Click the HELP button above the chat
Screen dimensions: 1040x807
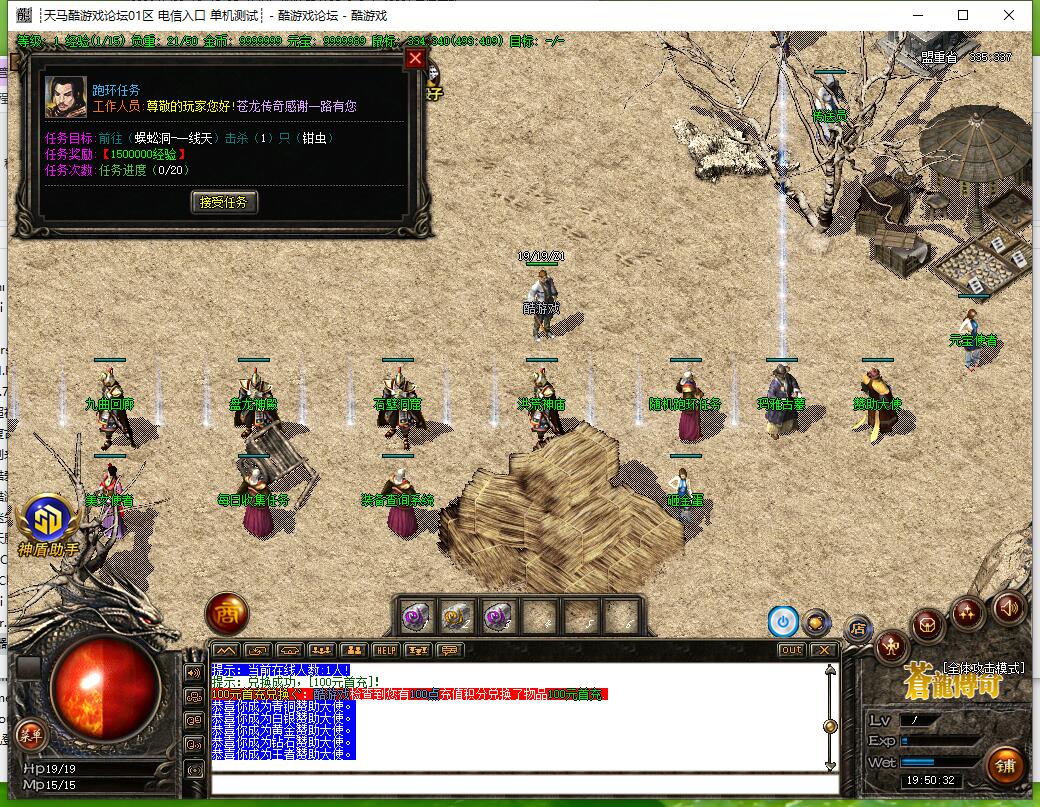385,650
